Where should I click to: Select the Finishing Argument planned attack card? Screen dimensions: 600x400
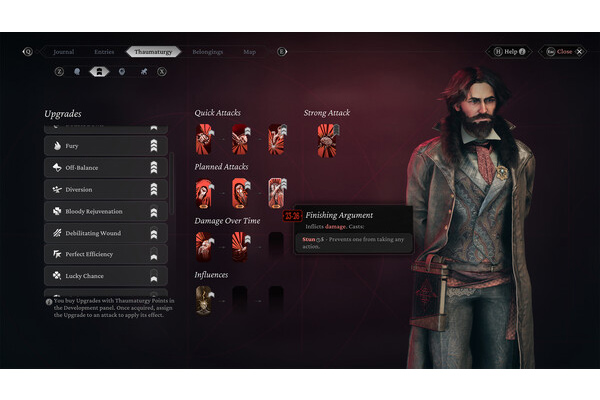pos(277,192)
